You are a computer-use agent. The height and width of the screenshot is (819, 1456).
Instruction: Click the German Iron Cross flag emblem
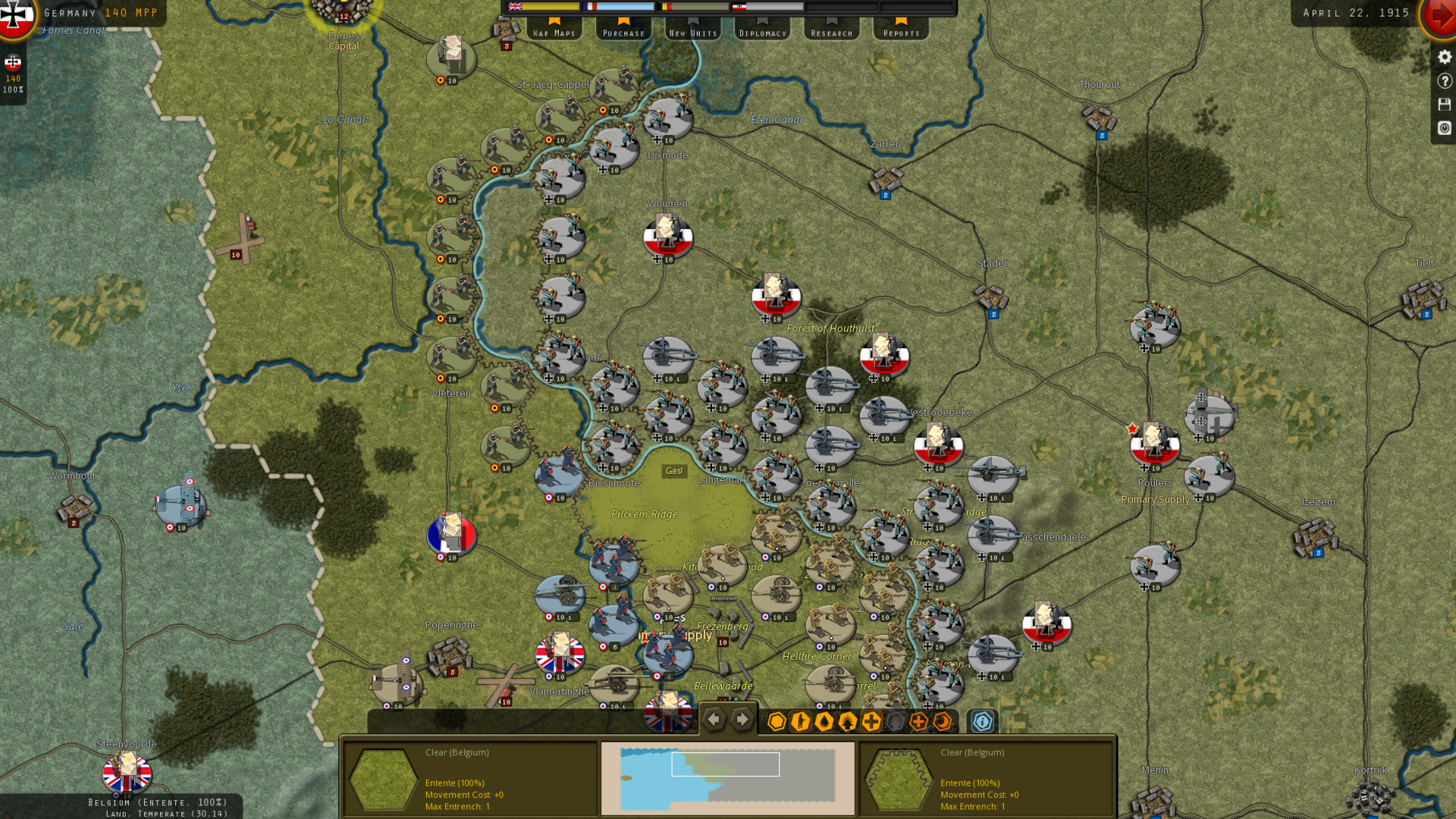pyautogui.click(x=15, y=15)
